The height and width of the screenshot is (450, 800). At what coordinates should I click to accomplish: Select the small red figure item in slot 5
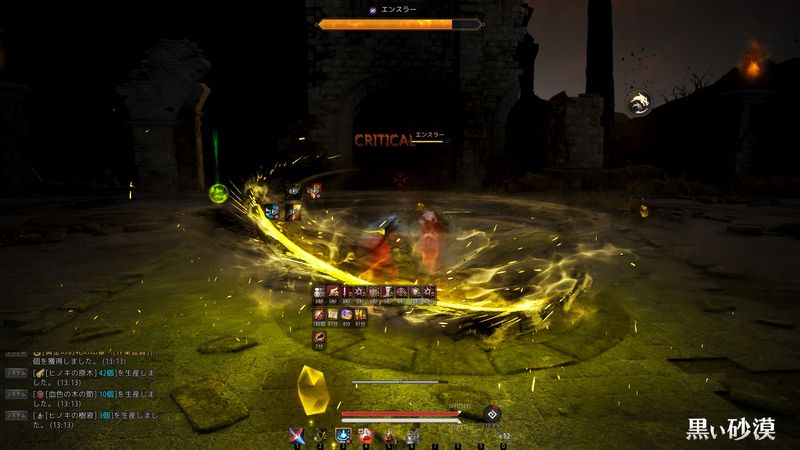pos(389,435)
